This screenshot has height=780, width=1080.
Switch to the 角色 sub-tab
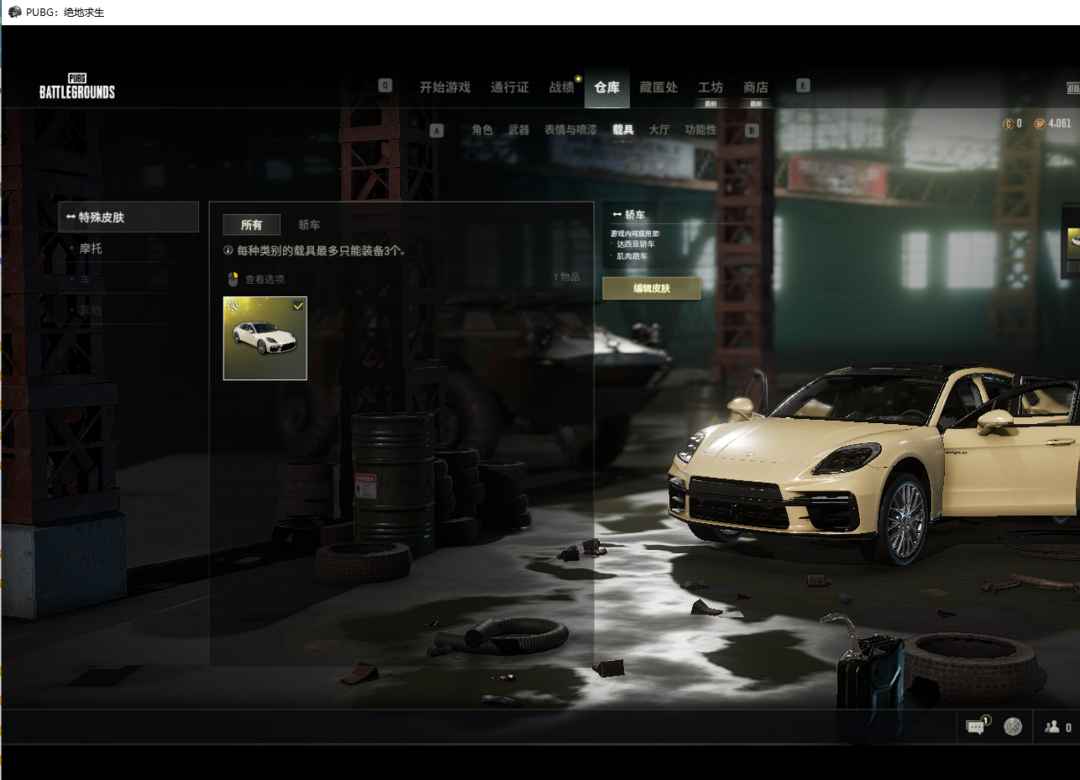482,130
